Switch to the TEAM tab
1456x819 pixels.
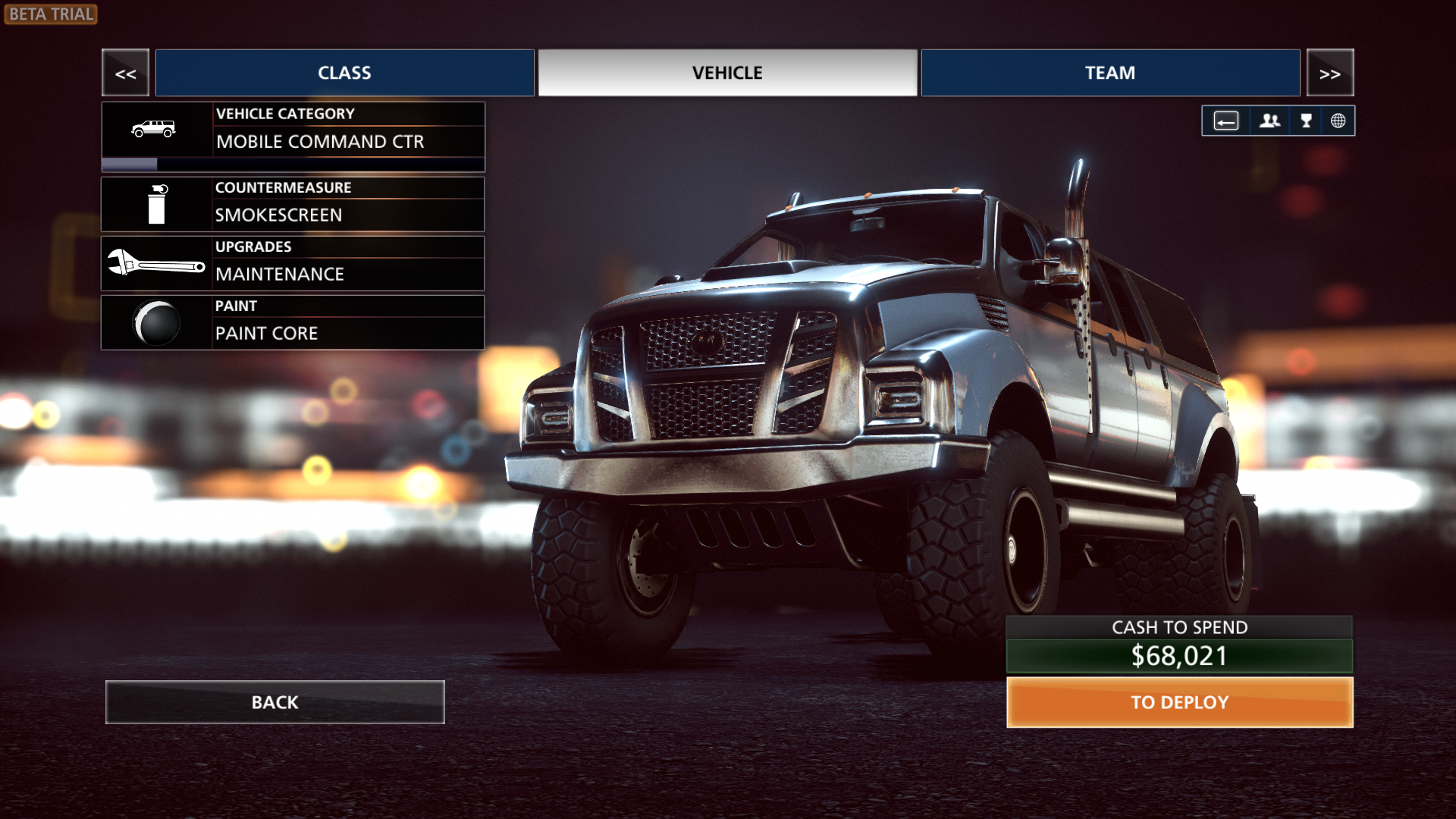pyautogui.click(x=1109, y=73)
